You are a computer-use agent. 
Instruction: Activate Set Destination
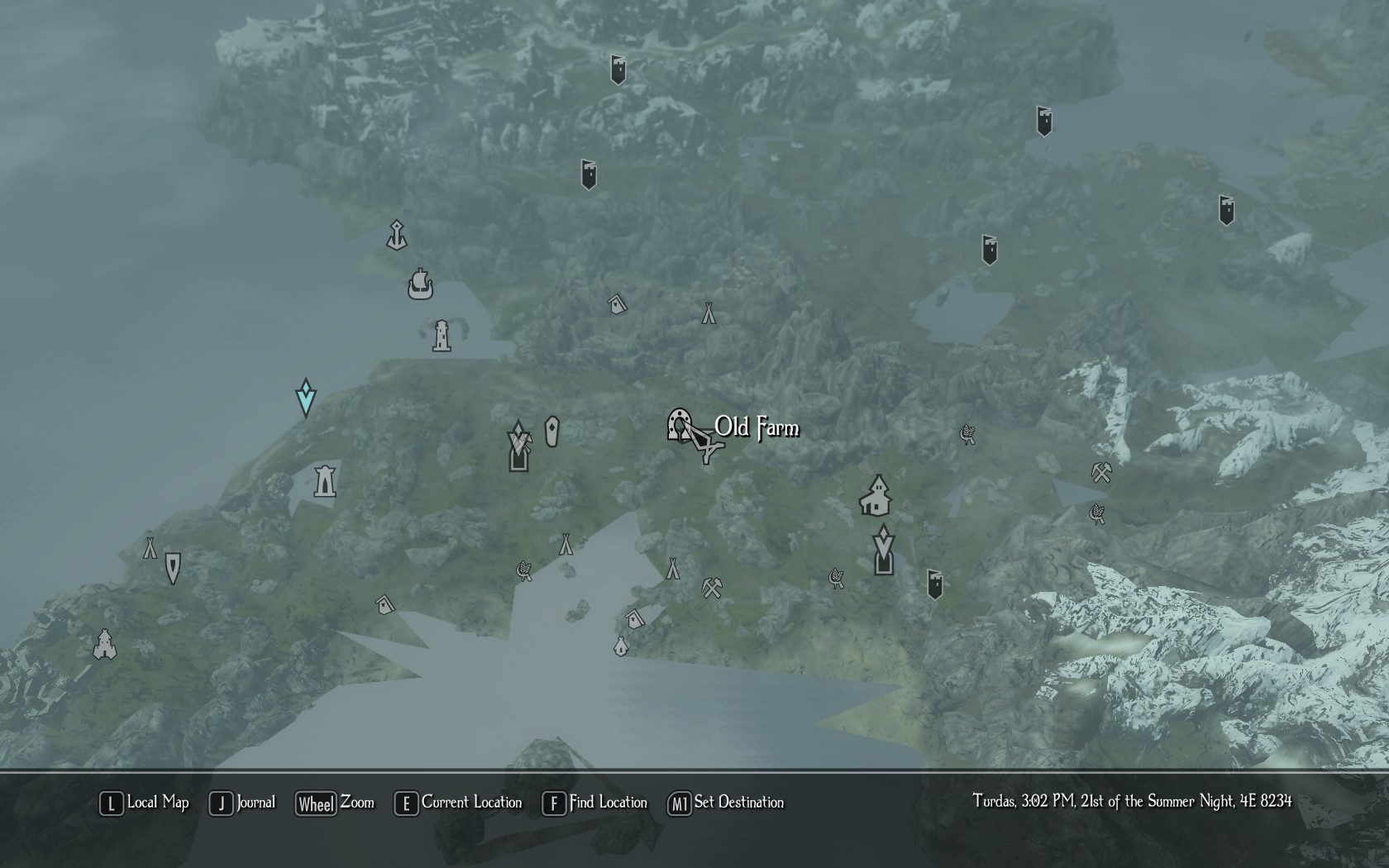726,803
